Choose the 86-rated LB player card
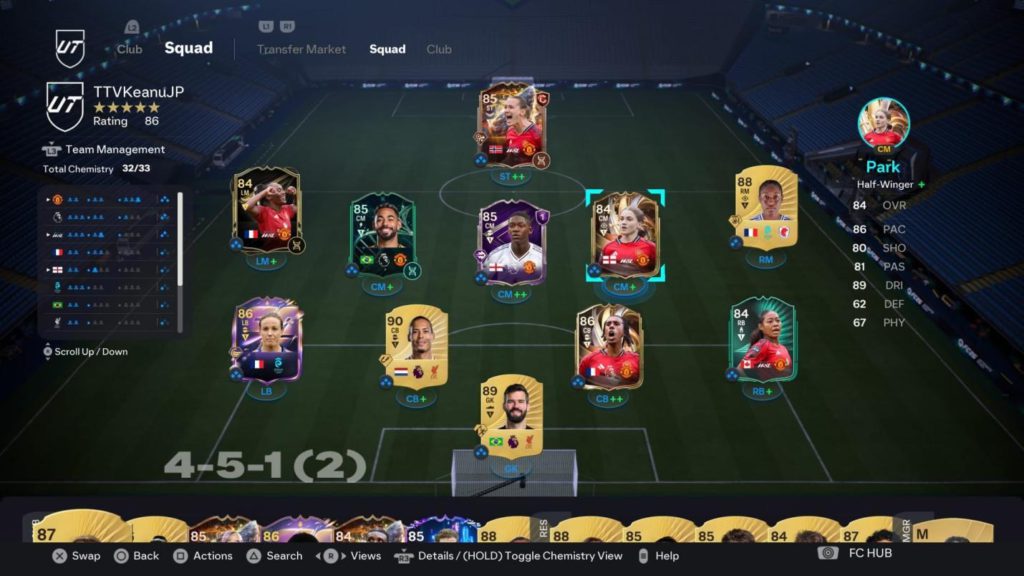This screenshot has height=576, width=1024. [x=267, y=340]
